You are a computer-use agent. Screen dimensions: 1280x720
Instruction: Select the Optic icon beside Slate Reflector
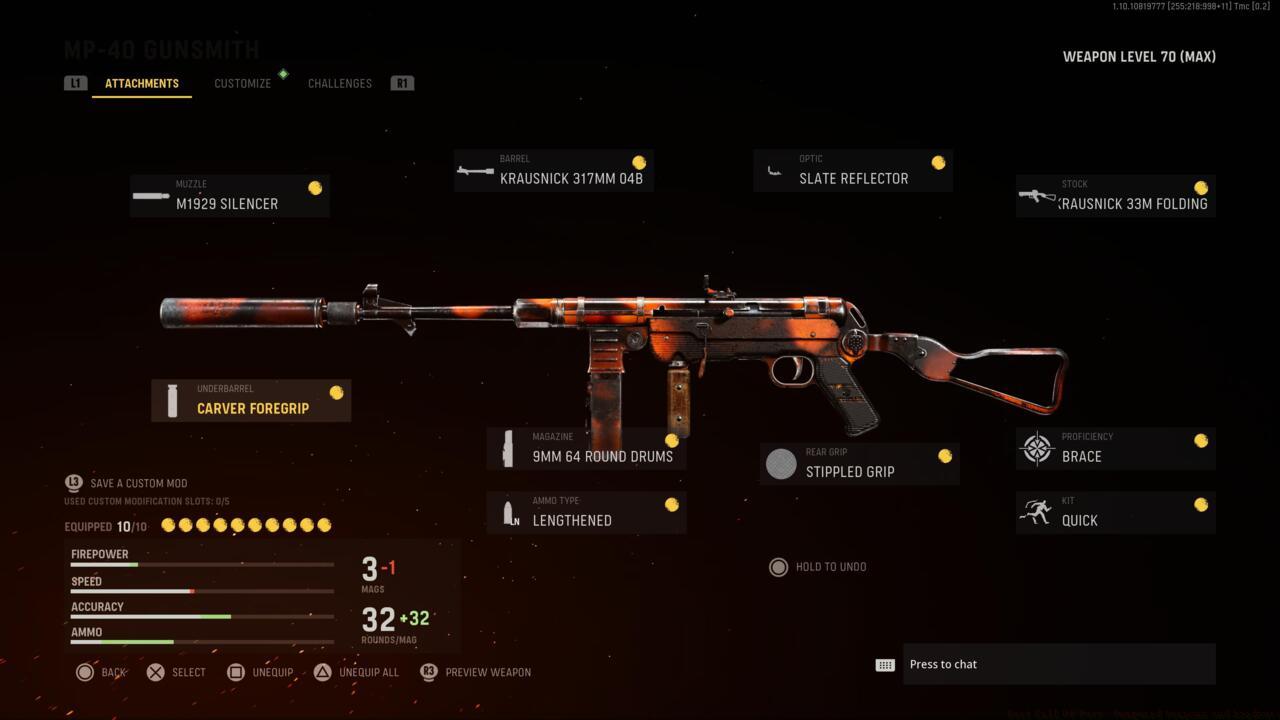pos(774,170)
